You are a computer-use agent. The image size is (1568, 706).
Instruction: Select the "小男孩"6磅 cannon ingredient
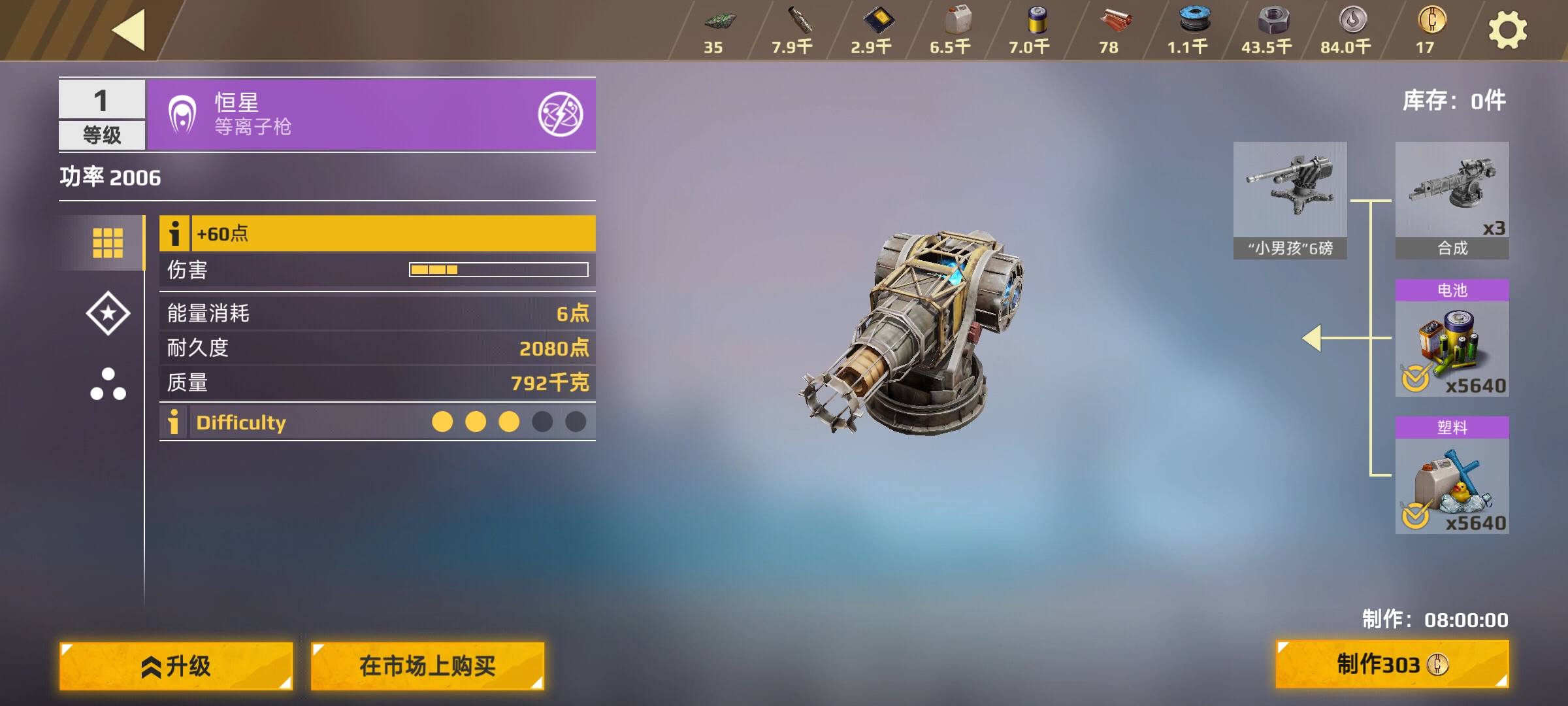[x=1290, y=199]
